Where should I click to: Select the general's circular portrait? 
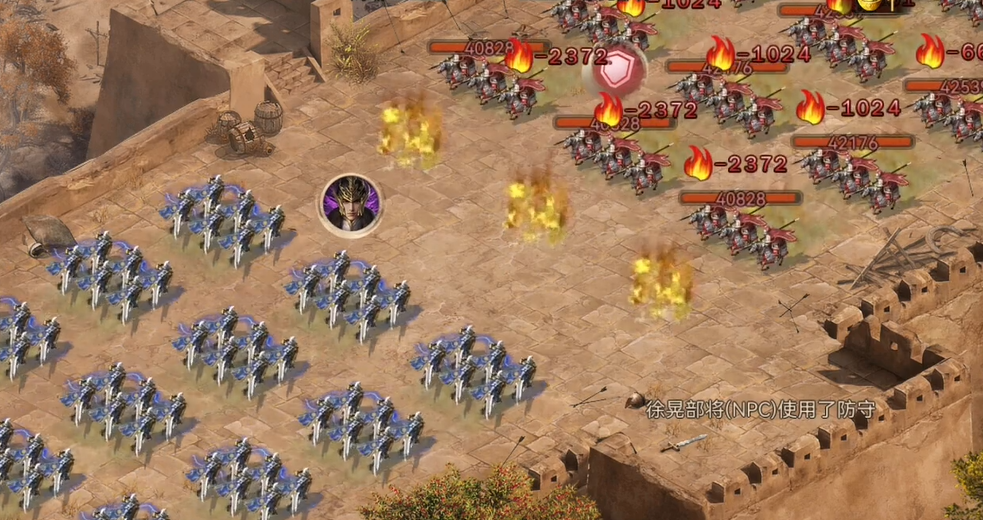tap(351, 205)
